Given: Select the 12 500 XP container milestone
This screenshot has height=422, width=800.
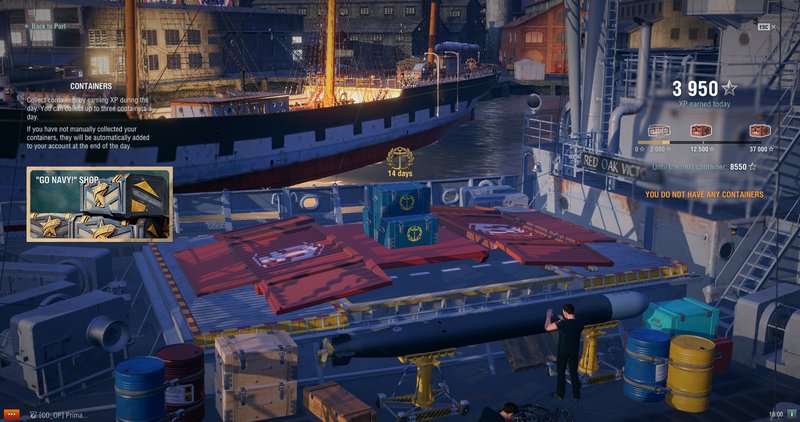Looking at the screenshot, I should pyautogui.click(x=700, y=131).
